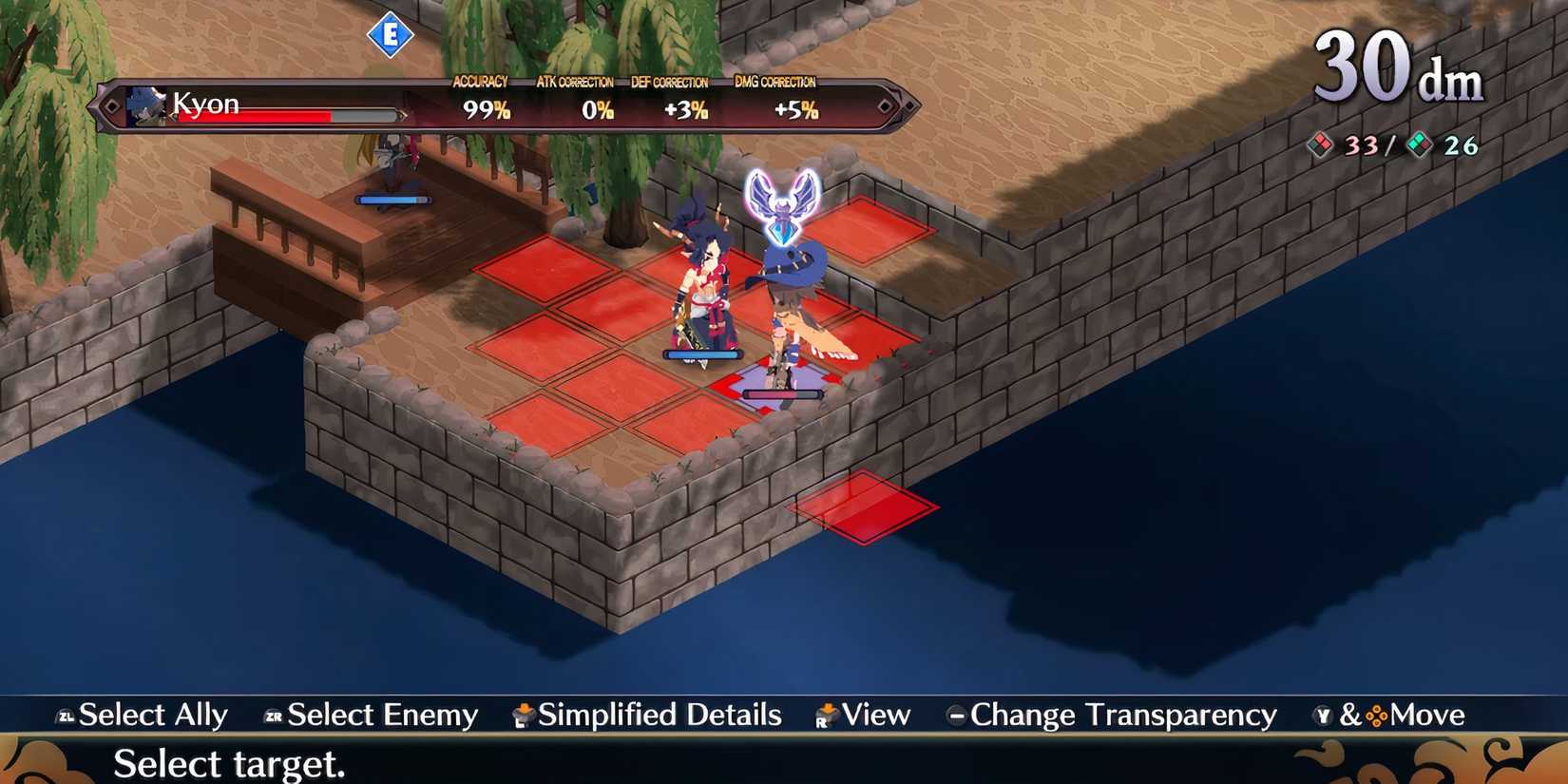This screenshot has height=784, width=1568.
Task: Click the ZL controller button icon
Action: point(67,715)
